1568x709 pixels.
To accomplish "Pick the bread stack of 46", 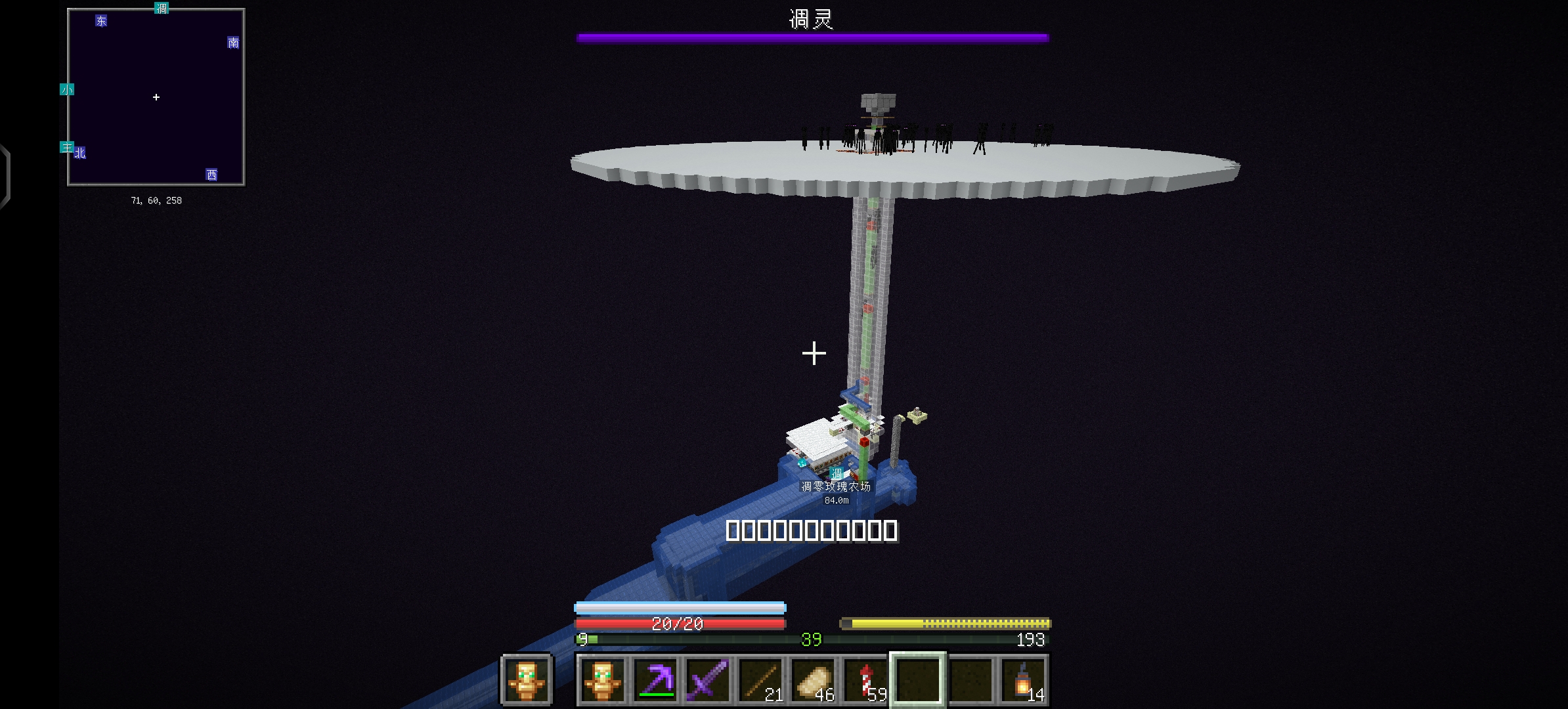I will [x=813, y=679].
